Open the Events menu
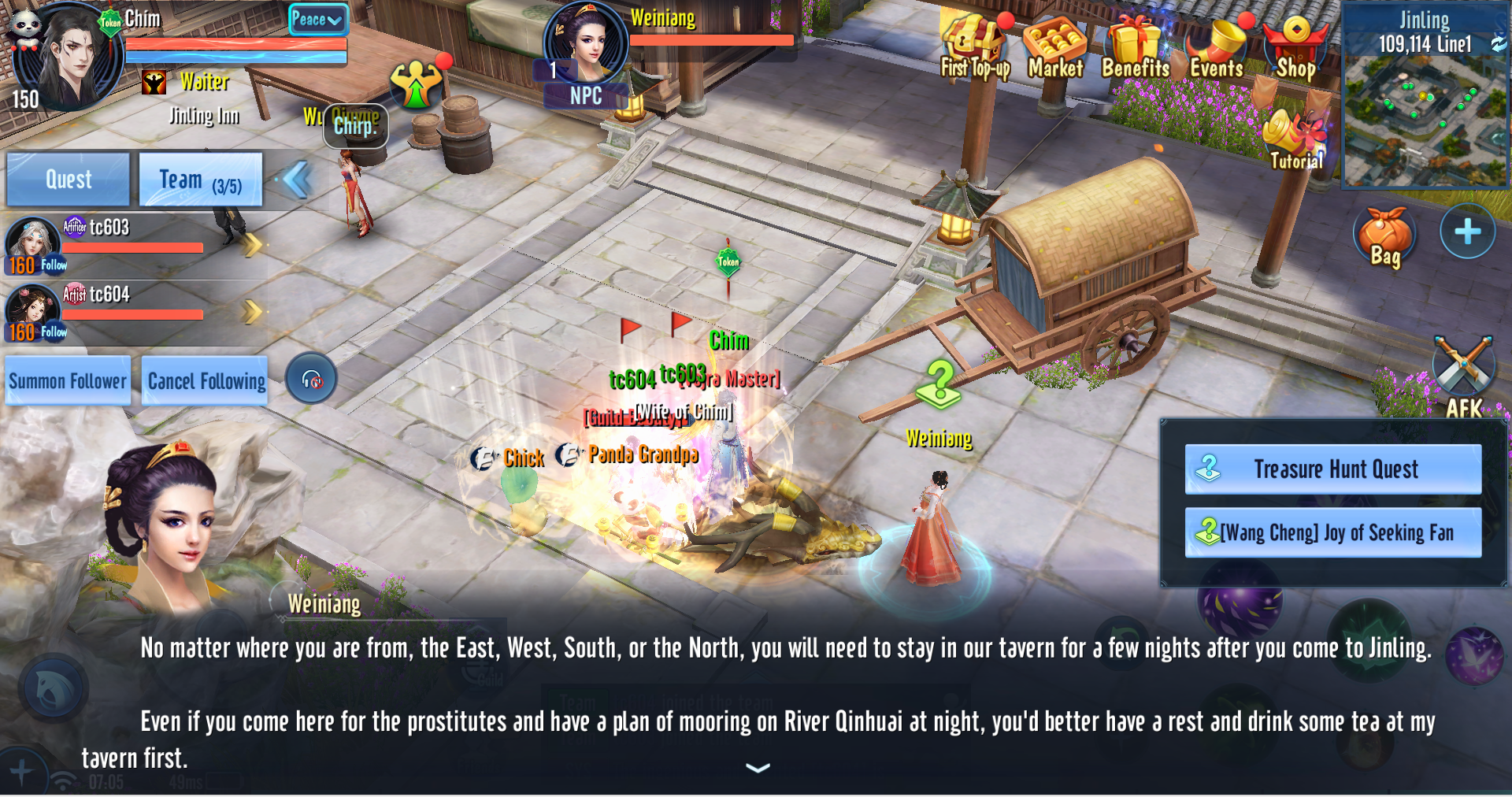 tap(1217, 49)
